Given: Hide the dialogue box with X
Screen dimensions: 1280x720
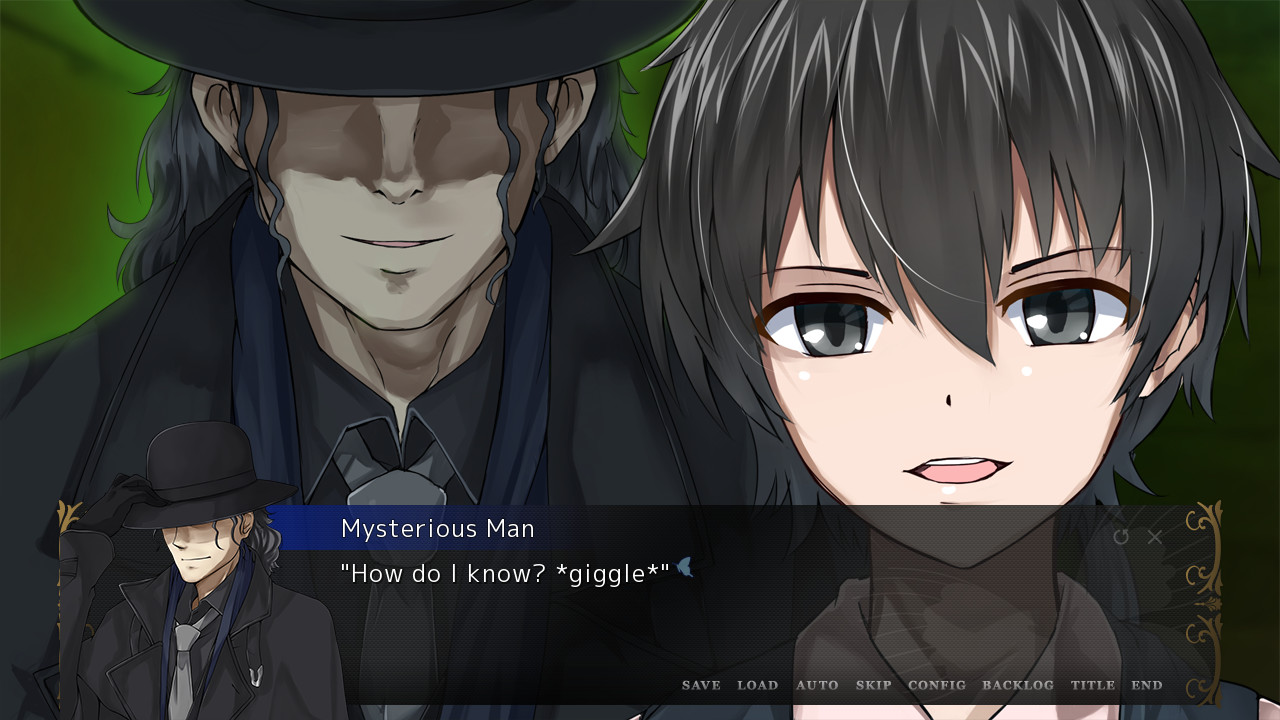Looking at the screenshot, I should pos(1155,537).
